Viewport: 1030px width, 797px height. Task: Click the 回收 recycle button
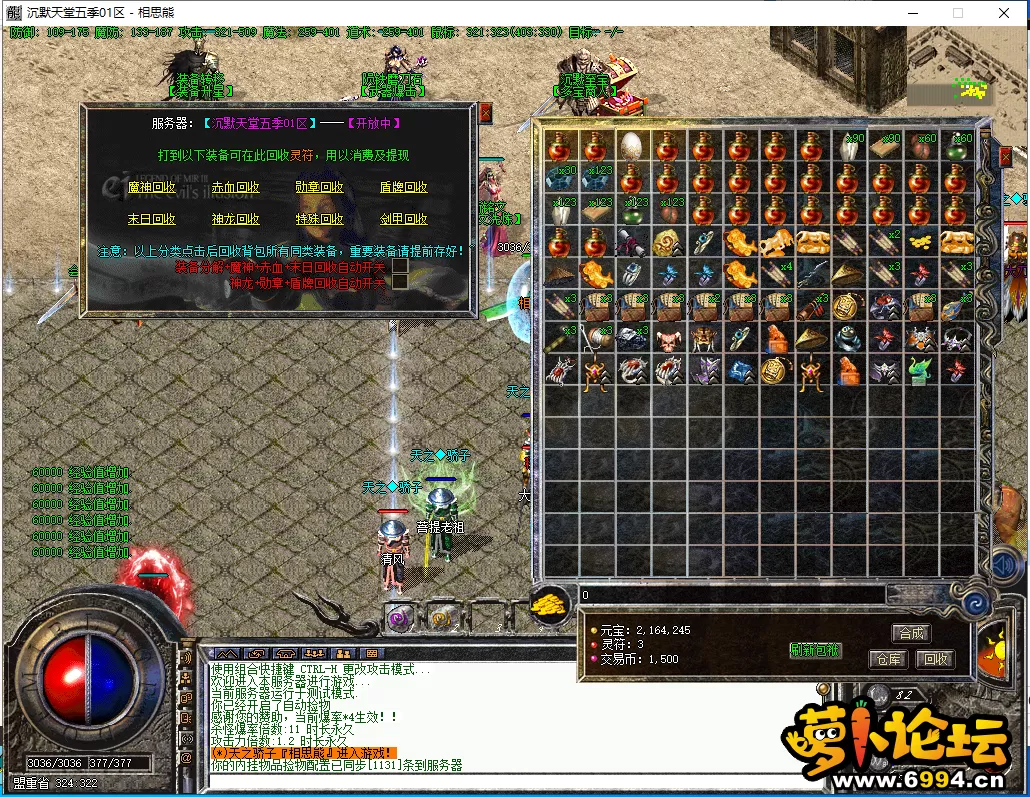pos(936,659)
